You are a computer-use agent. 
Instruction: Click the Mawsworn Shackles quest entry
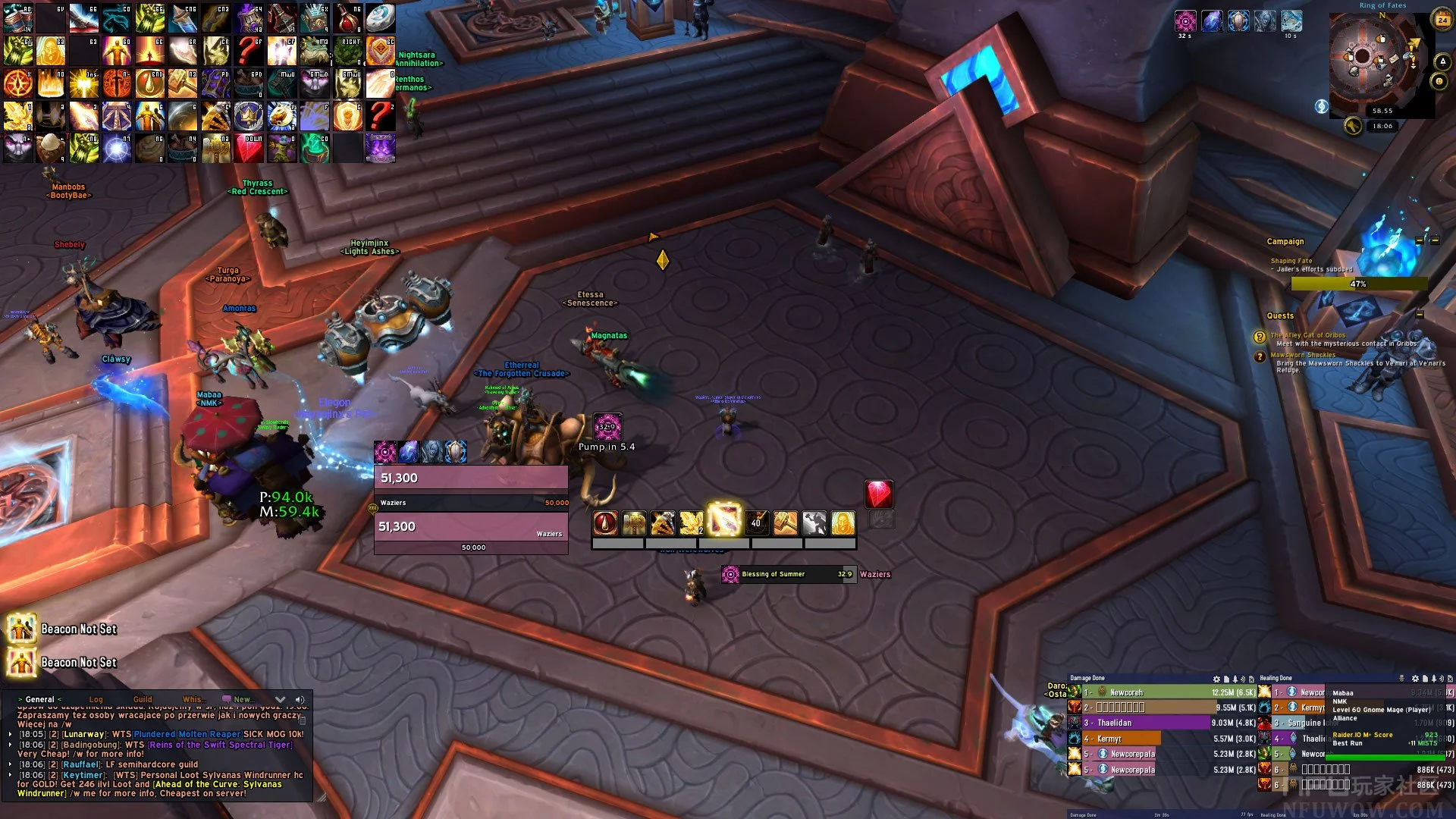1303,355
